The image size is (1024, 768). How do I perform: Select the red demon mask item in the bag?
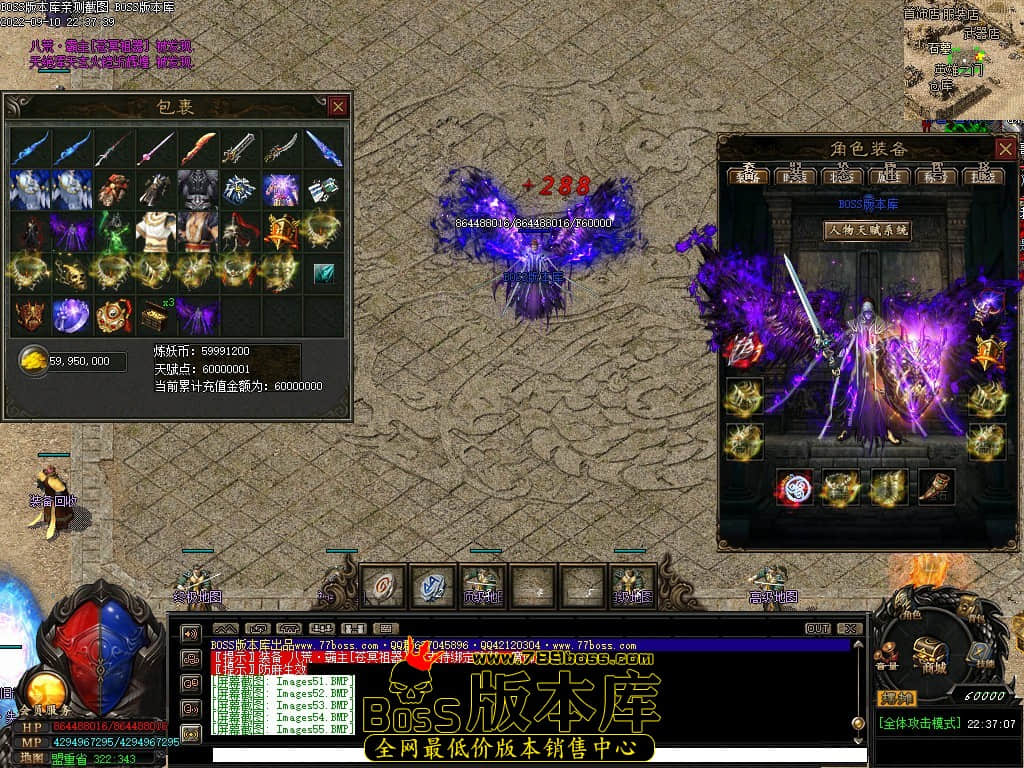coord(28,314)
